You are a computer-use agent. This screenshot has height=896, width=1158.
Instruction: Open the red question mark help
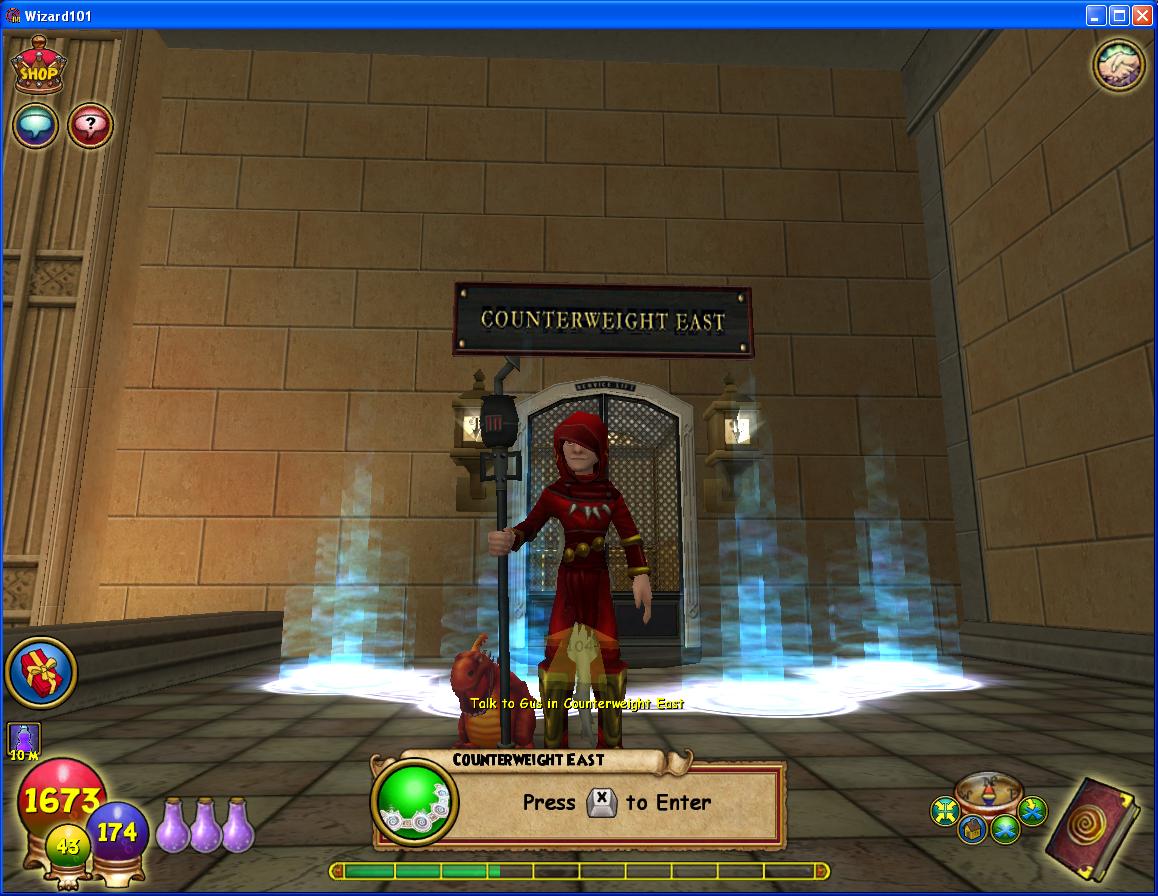click(90, 126)
